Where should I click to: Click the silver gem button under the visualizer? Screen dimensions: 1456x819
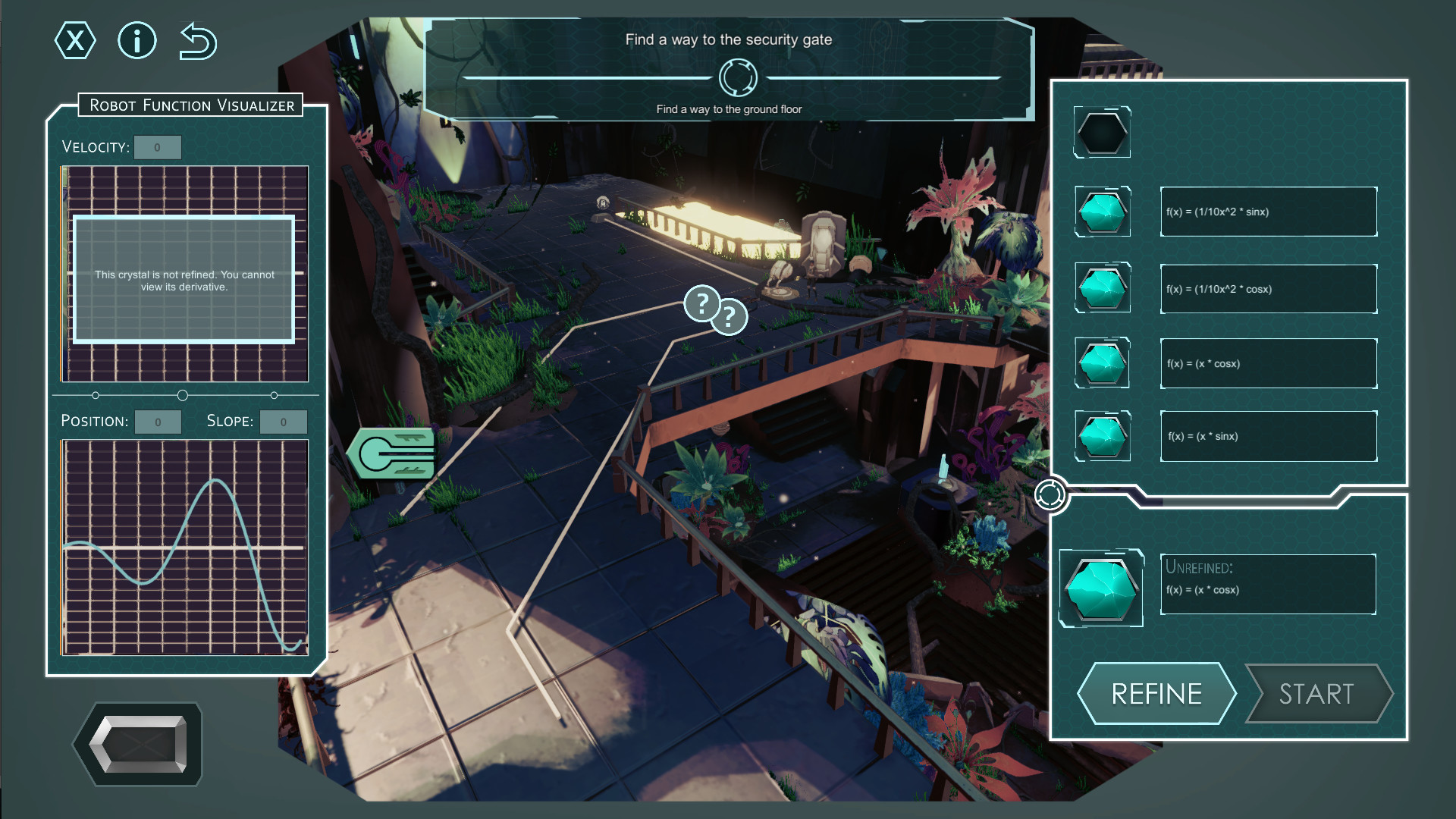point(139,744)
